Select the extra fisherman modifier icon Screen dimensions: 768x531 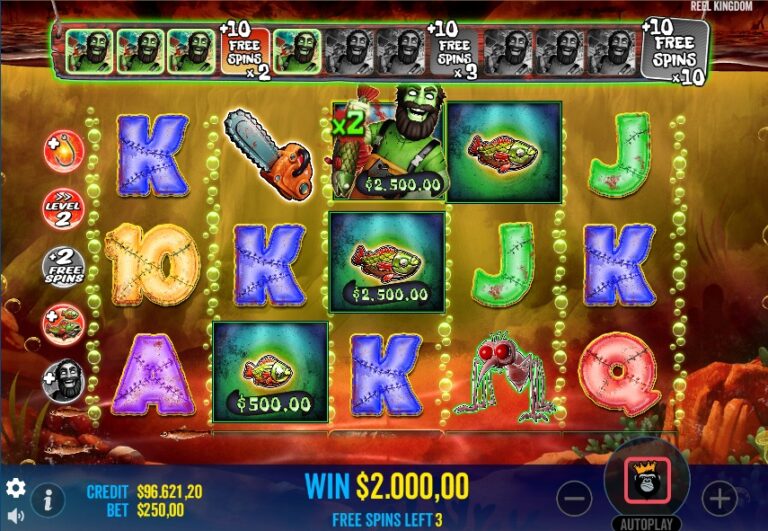click(64, 381)
